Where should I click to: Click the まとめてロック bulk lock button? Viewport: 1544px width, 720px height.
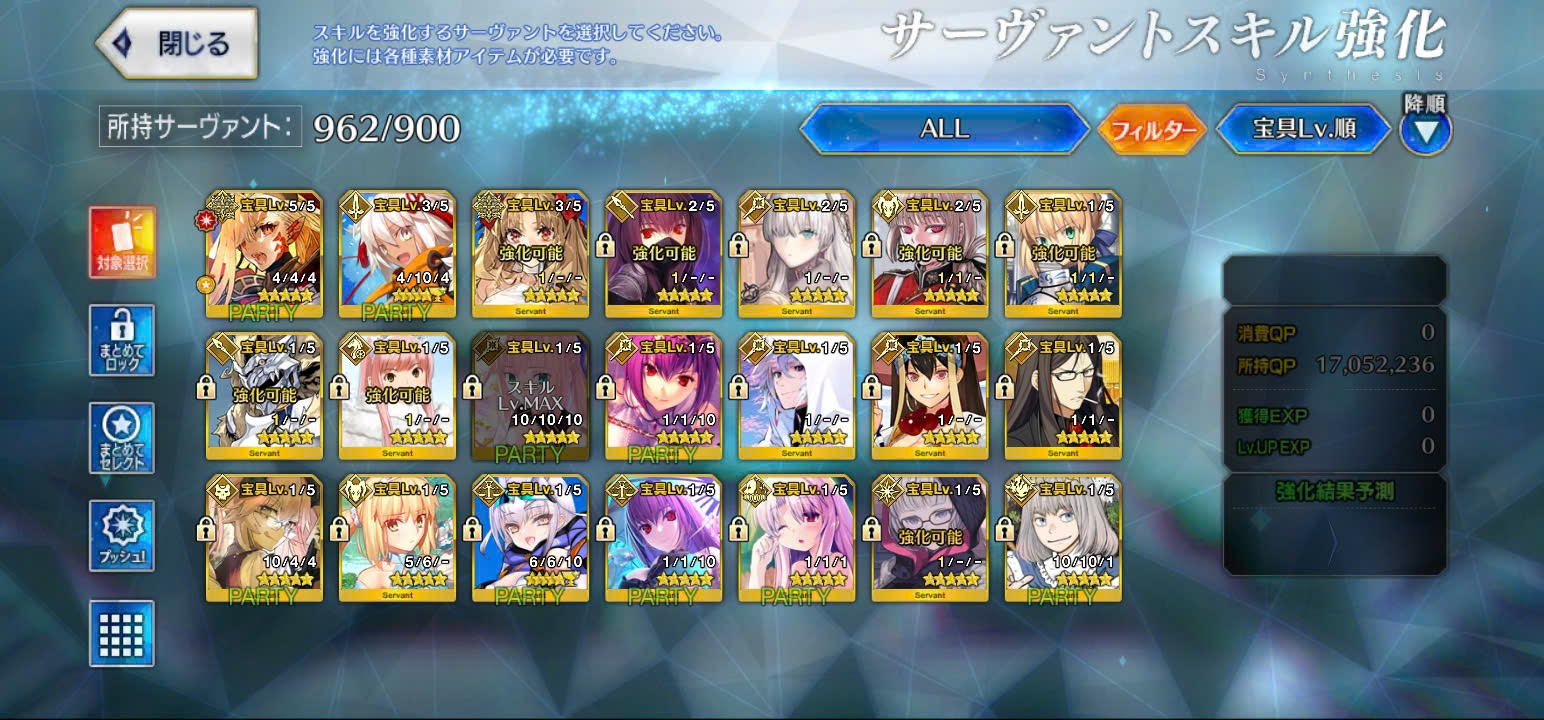pos(122,340)
